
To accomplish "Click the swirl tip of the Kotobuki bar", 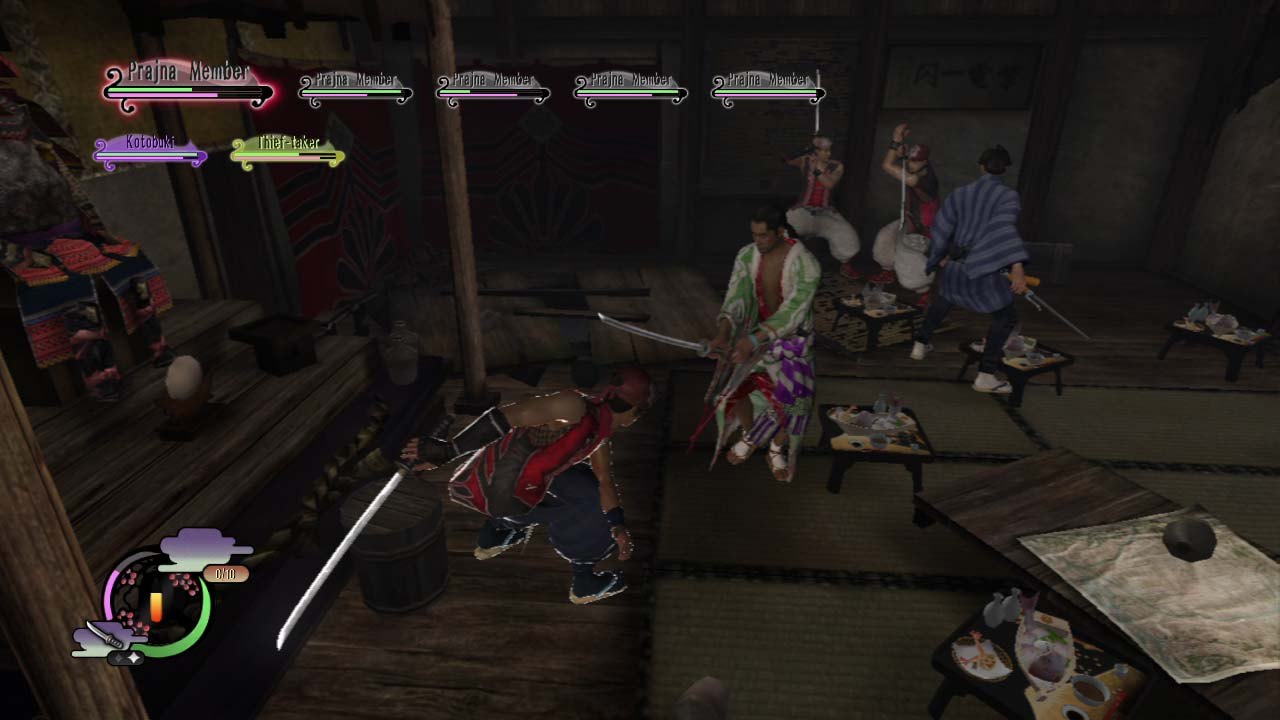I will [x=101, y=145].
